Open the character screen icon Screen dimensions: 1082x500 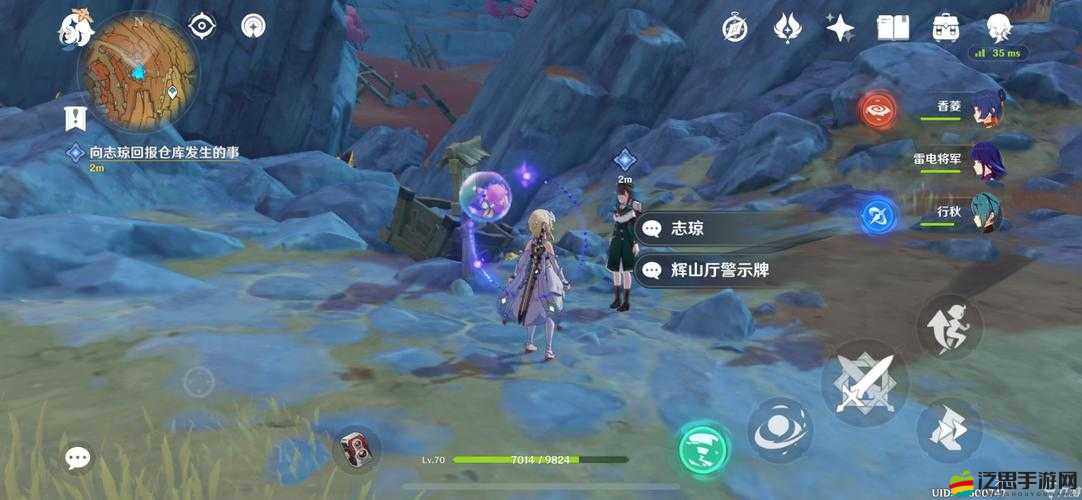tap(999, 28)
